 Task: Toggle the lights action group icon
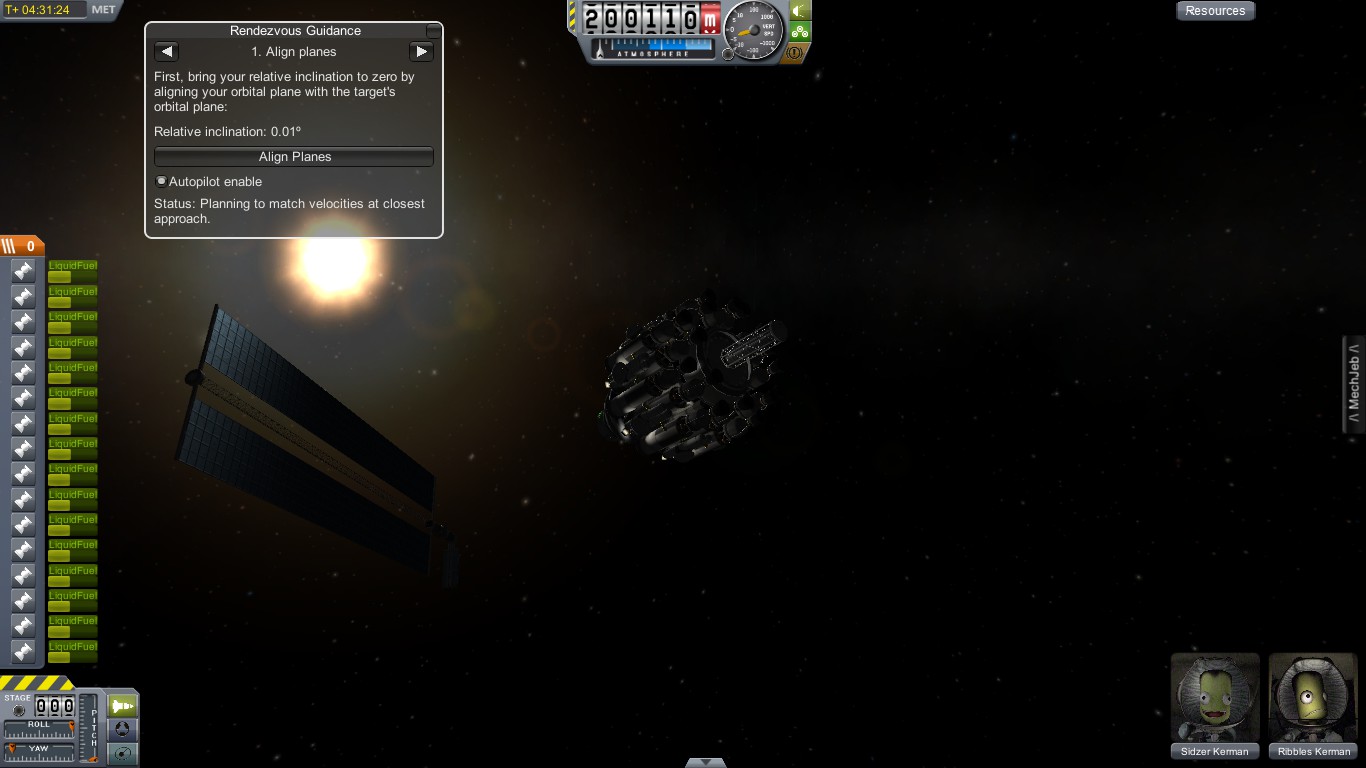(x=800, y=11)
